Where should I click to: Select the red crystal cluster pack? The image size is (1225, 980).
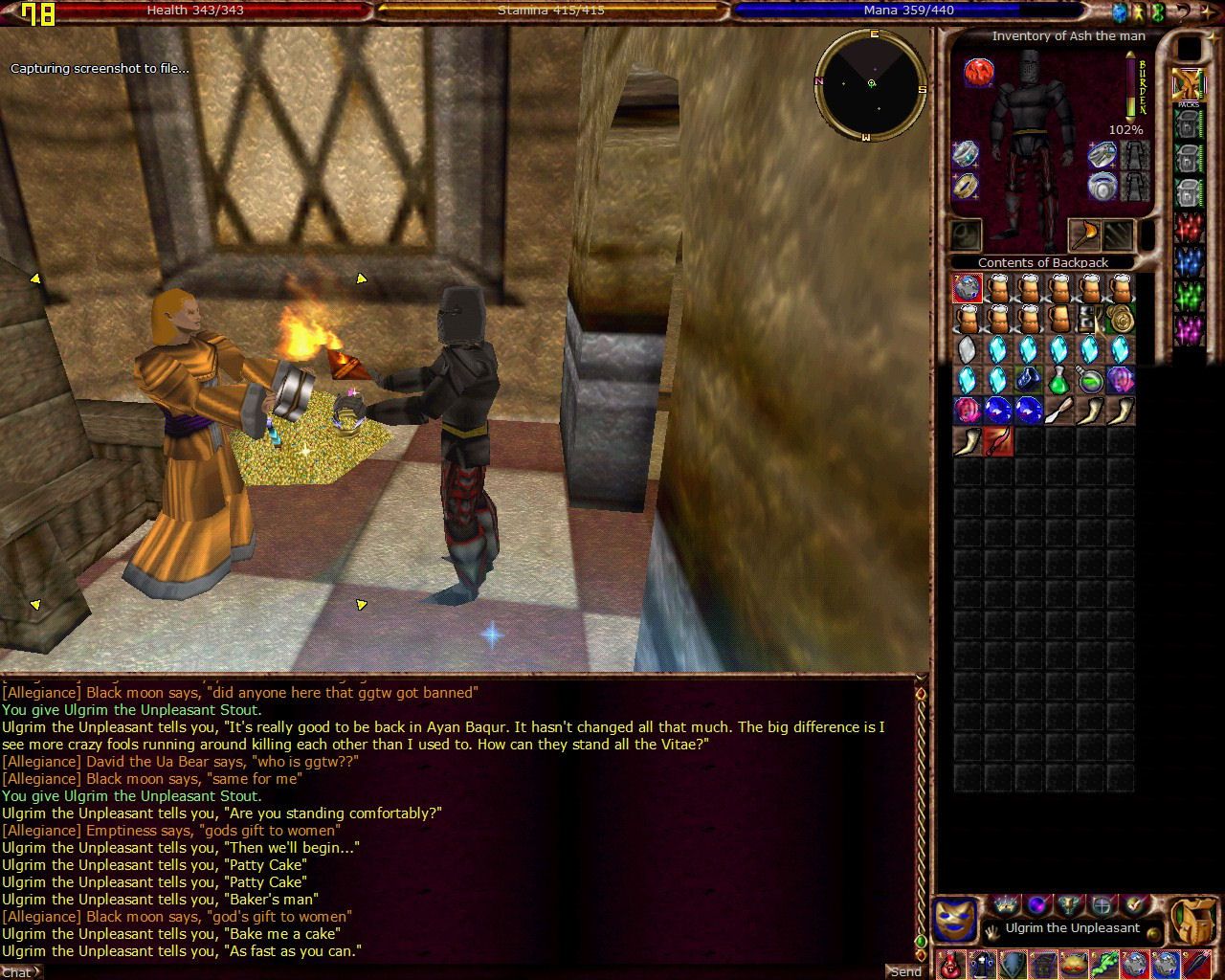(x=1189, y=229)
